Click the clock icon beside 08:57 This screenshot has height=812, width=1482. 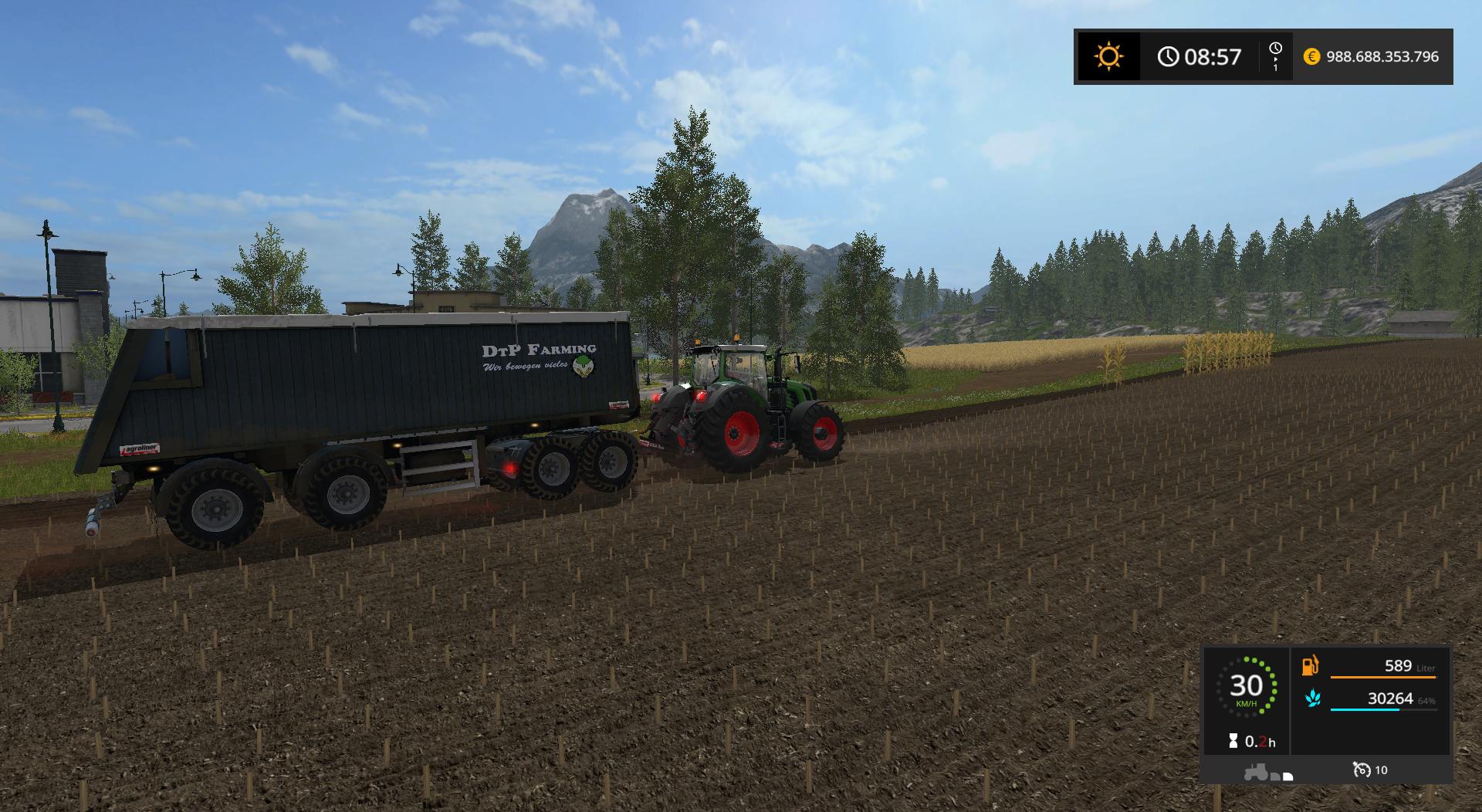1168,56
